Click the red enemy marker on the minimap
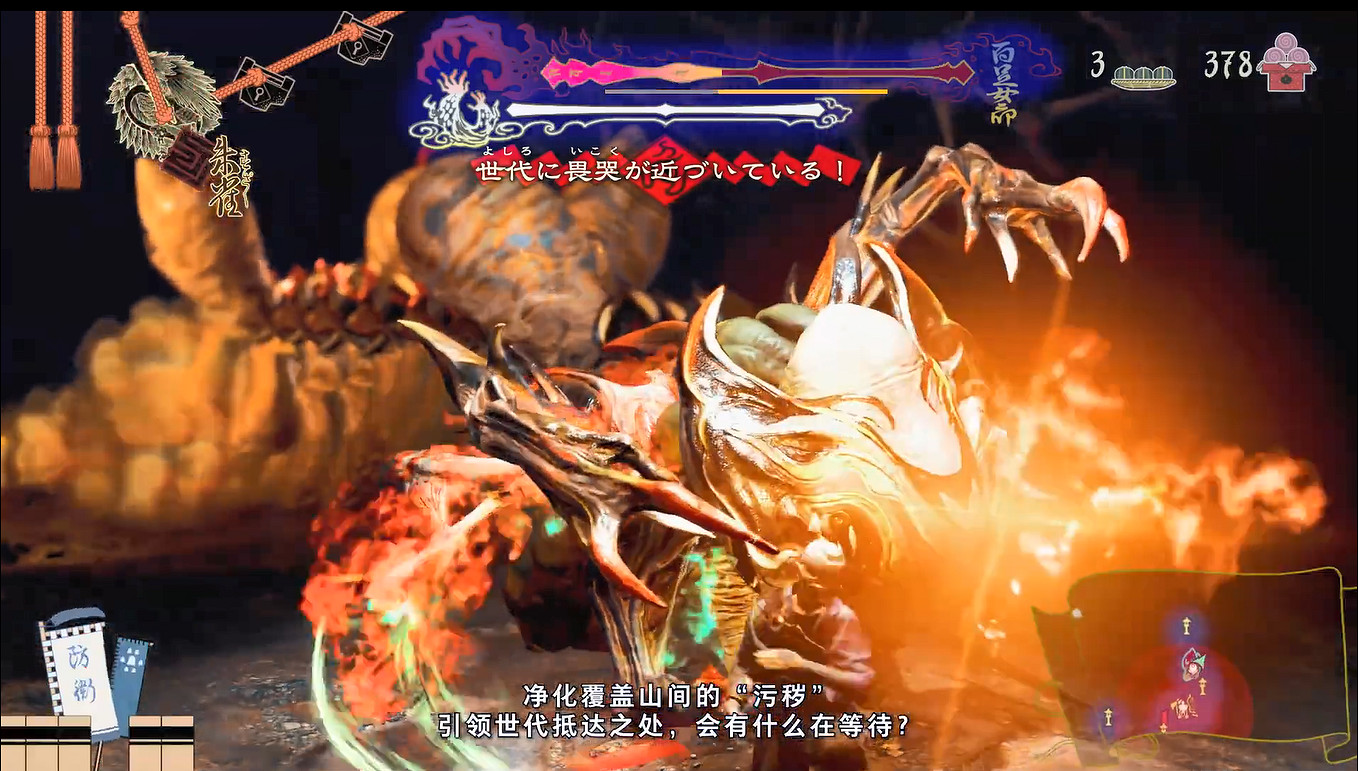The height and width of the screenshot is (771, 1358). coord(1192,667)
